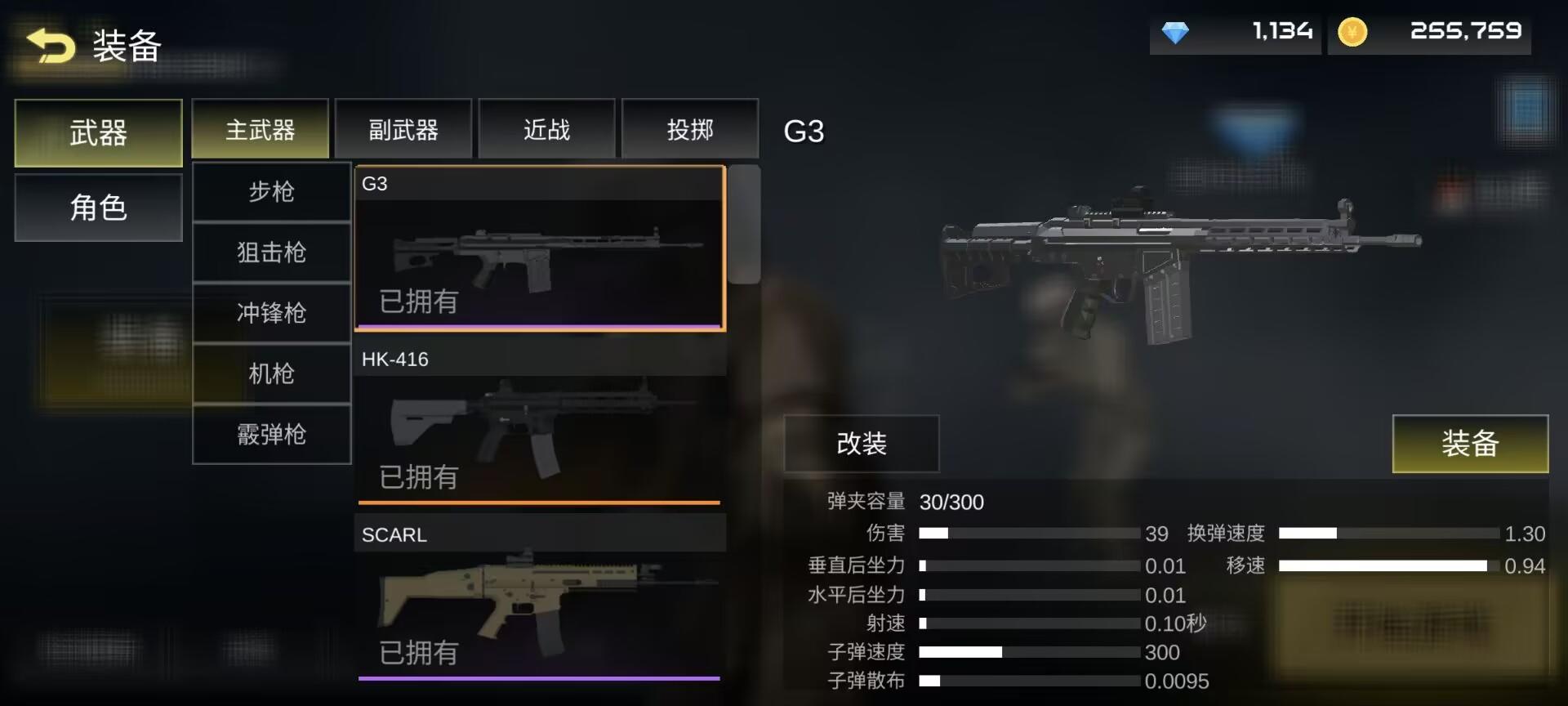Expand the 冲锋枪 weapon list

271,314
